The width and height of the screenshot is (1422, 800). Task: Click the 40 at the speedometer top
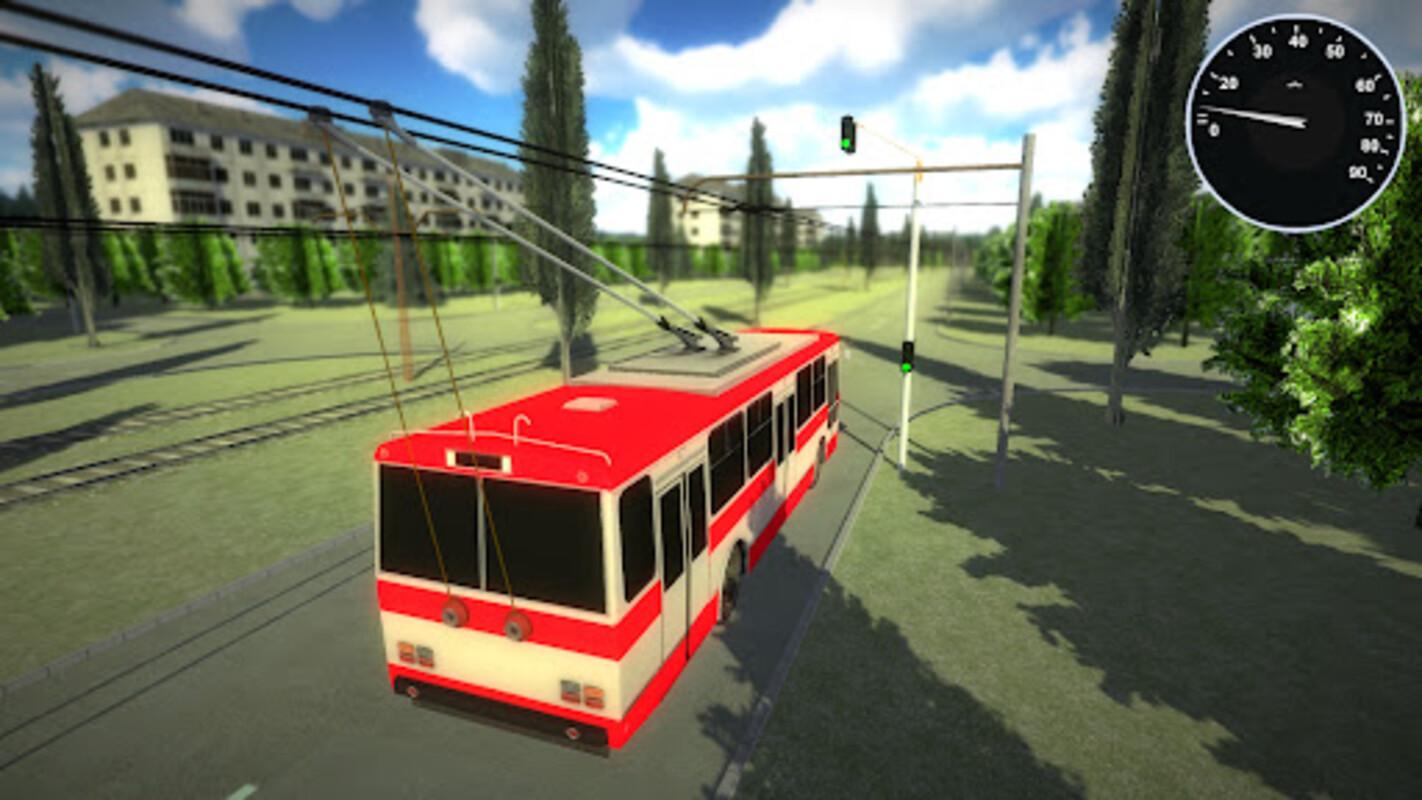click(x=1297, y=41)
